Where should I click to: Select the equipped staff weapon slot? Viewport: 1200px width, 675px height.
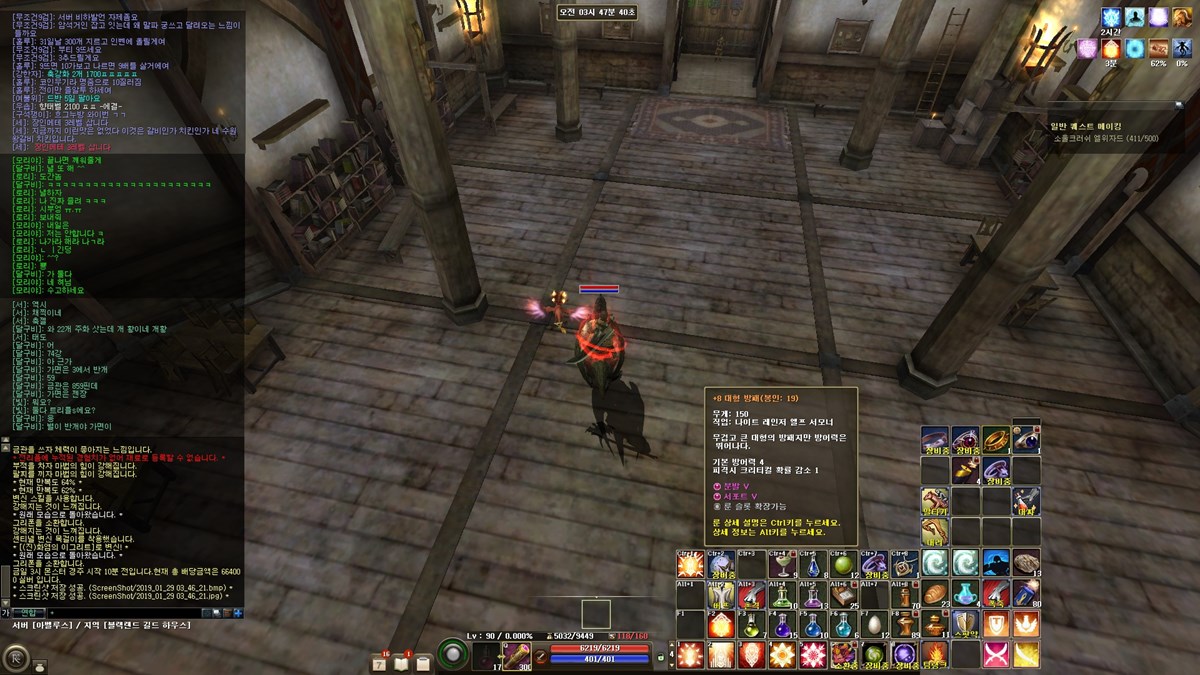click(x=515, y=655)
